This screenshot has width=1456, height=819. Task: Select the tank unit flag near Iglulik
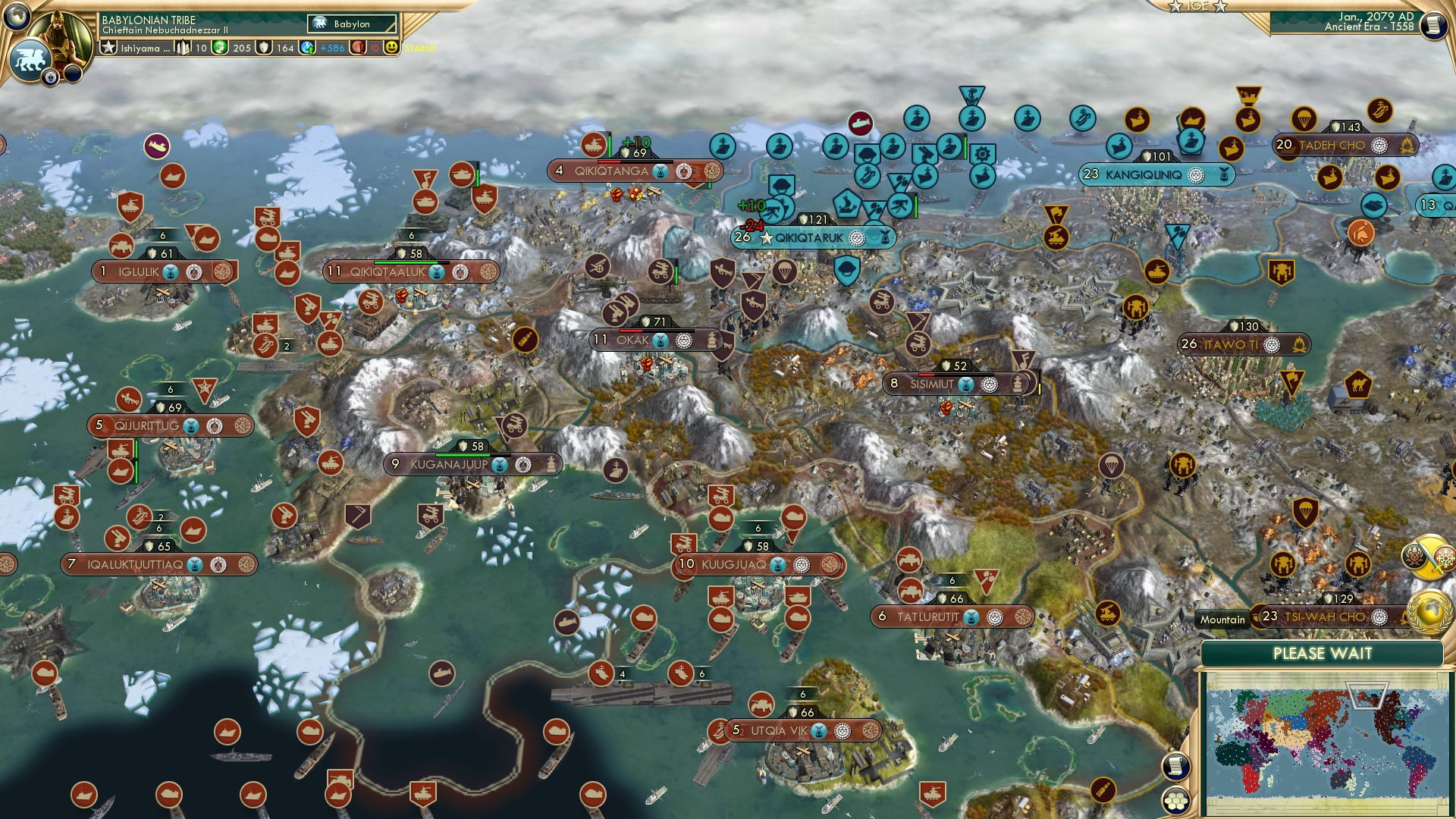tap(121, 245)
